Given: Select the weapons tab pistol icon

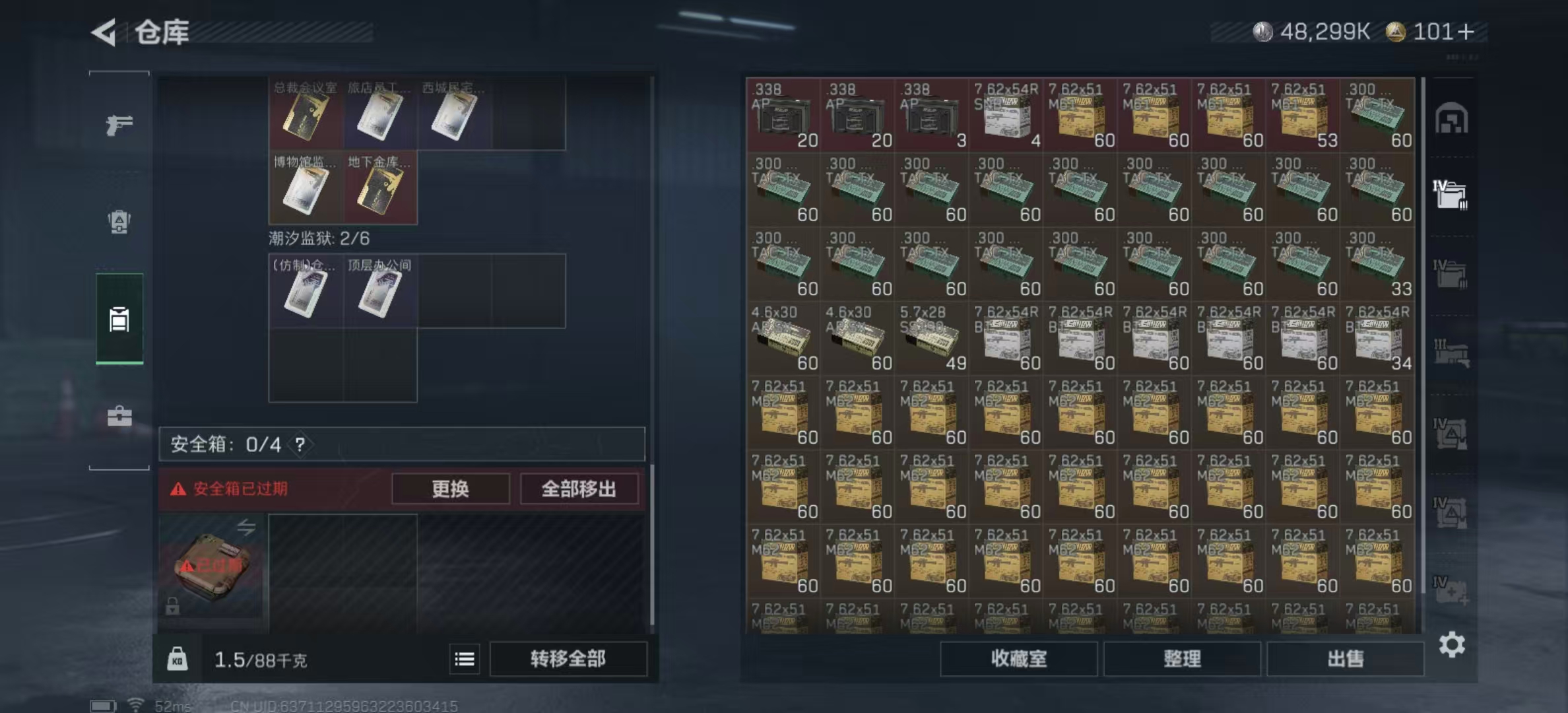Looking at the screenshot, I should point(119,123).
